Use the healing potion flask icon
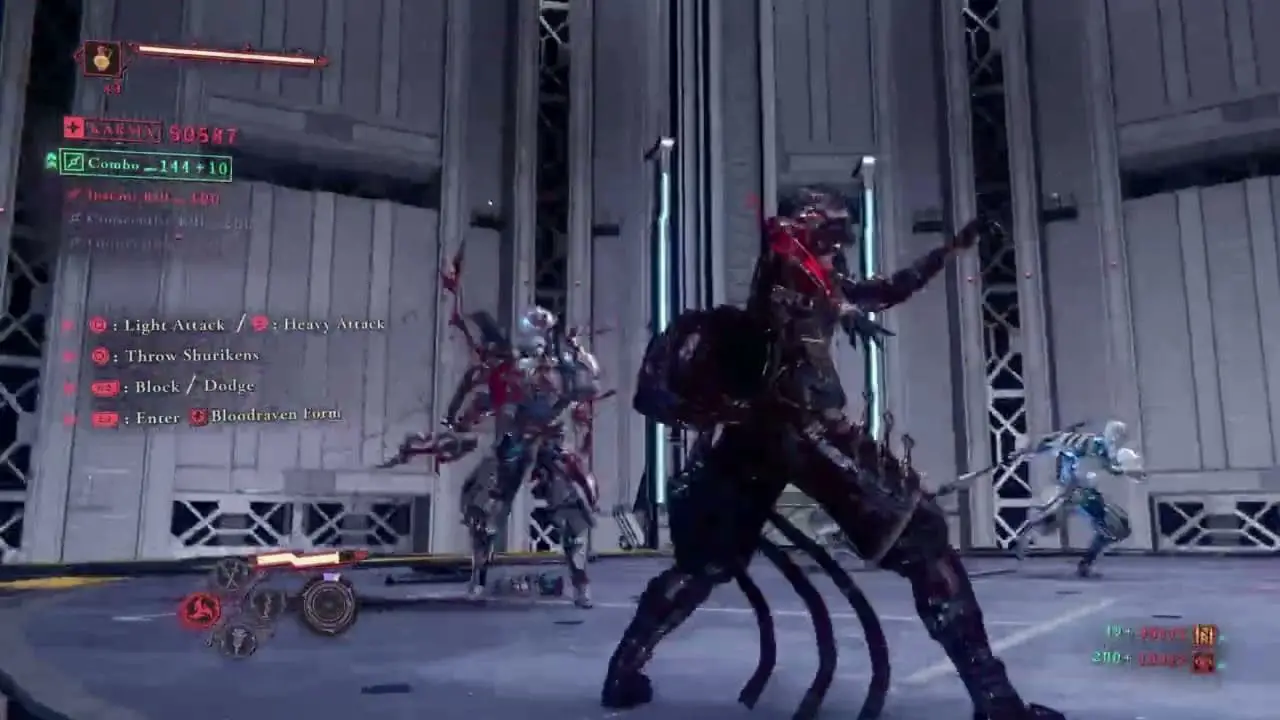This screenshot has width=1280, height=720. [103, 58]
